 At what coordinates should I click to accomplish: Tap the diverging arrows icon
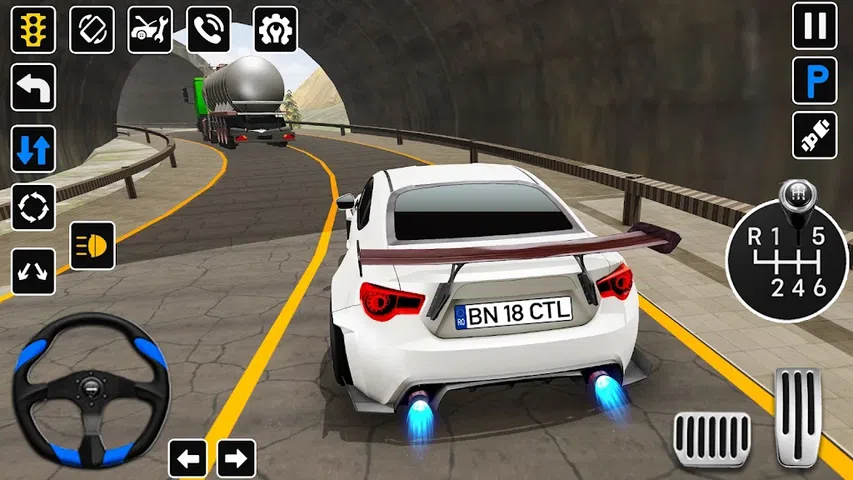(x=33, y=270)
